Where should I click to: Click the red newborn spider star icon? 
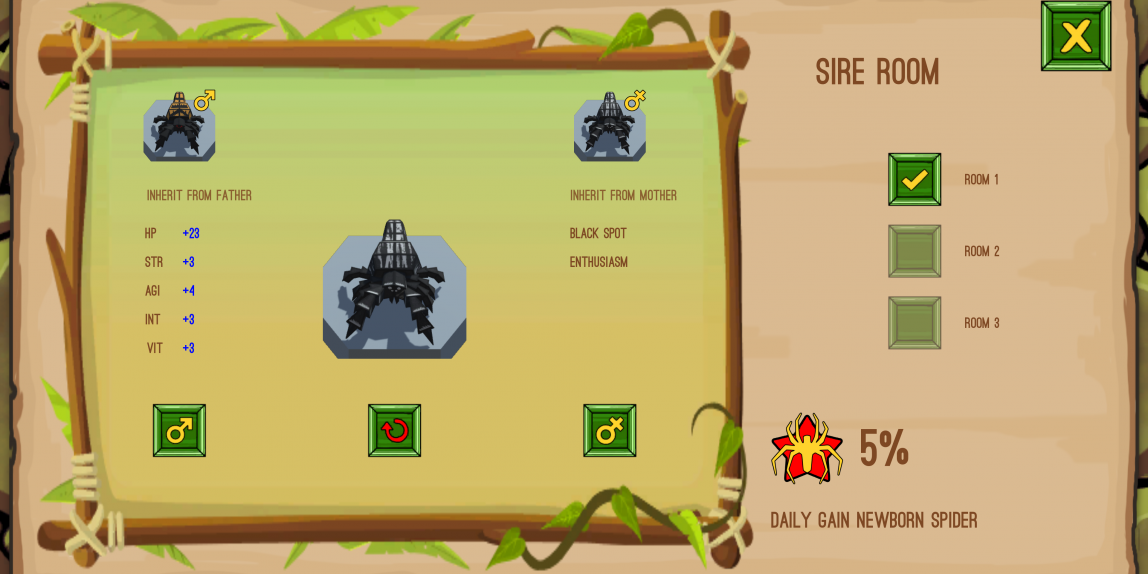point(806,448)
